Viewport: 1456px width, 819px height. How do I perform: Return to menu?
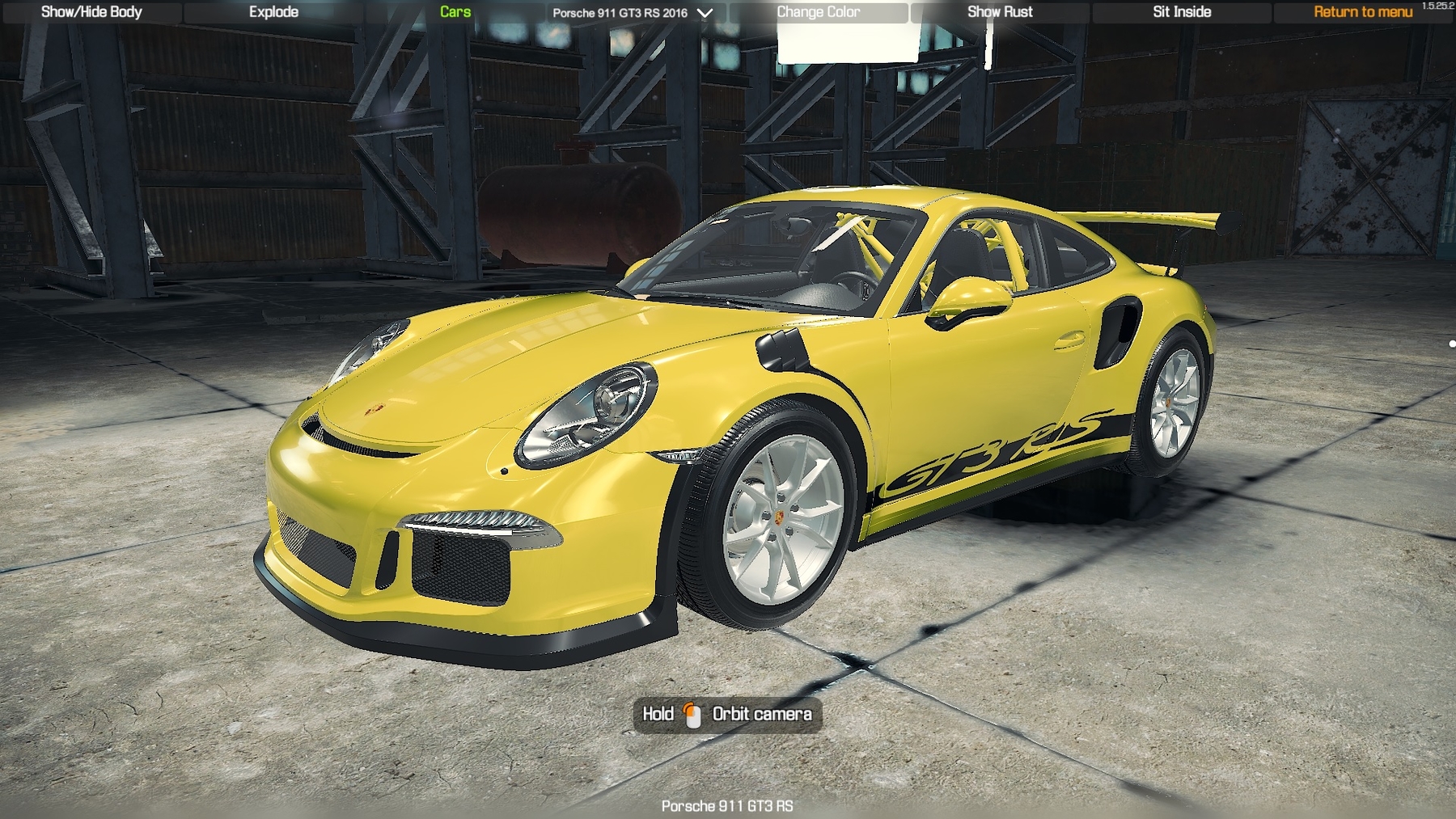point(1363,12)
